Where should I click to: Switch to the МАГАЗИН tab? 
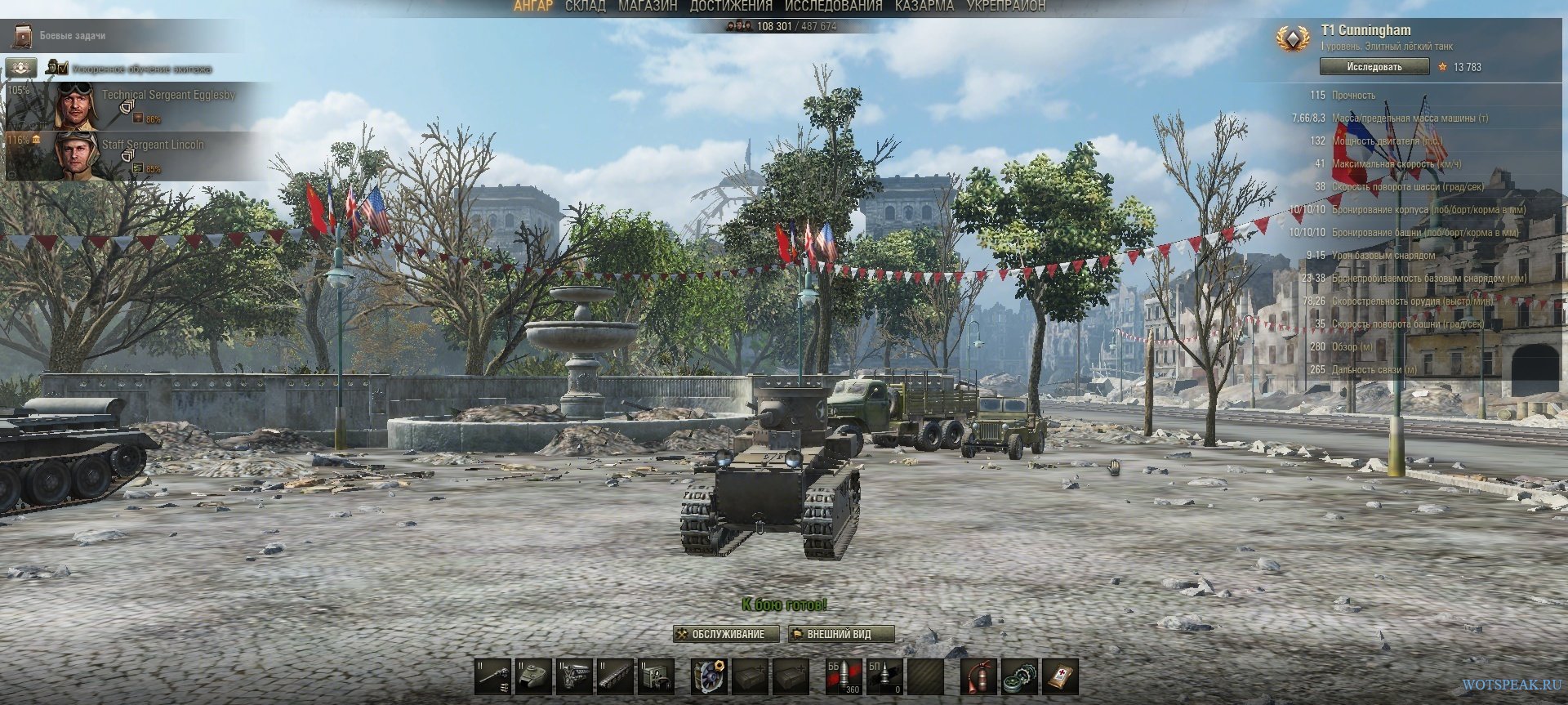[648, 7]
